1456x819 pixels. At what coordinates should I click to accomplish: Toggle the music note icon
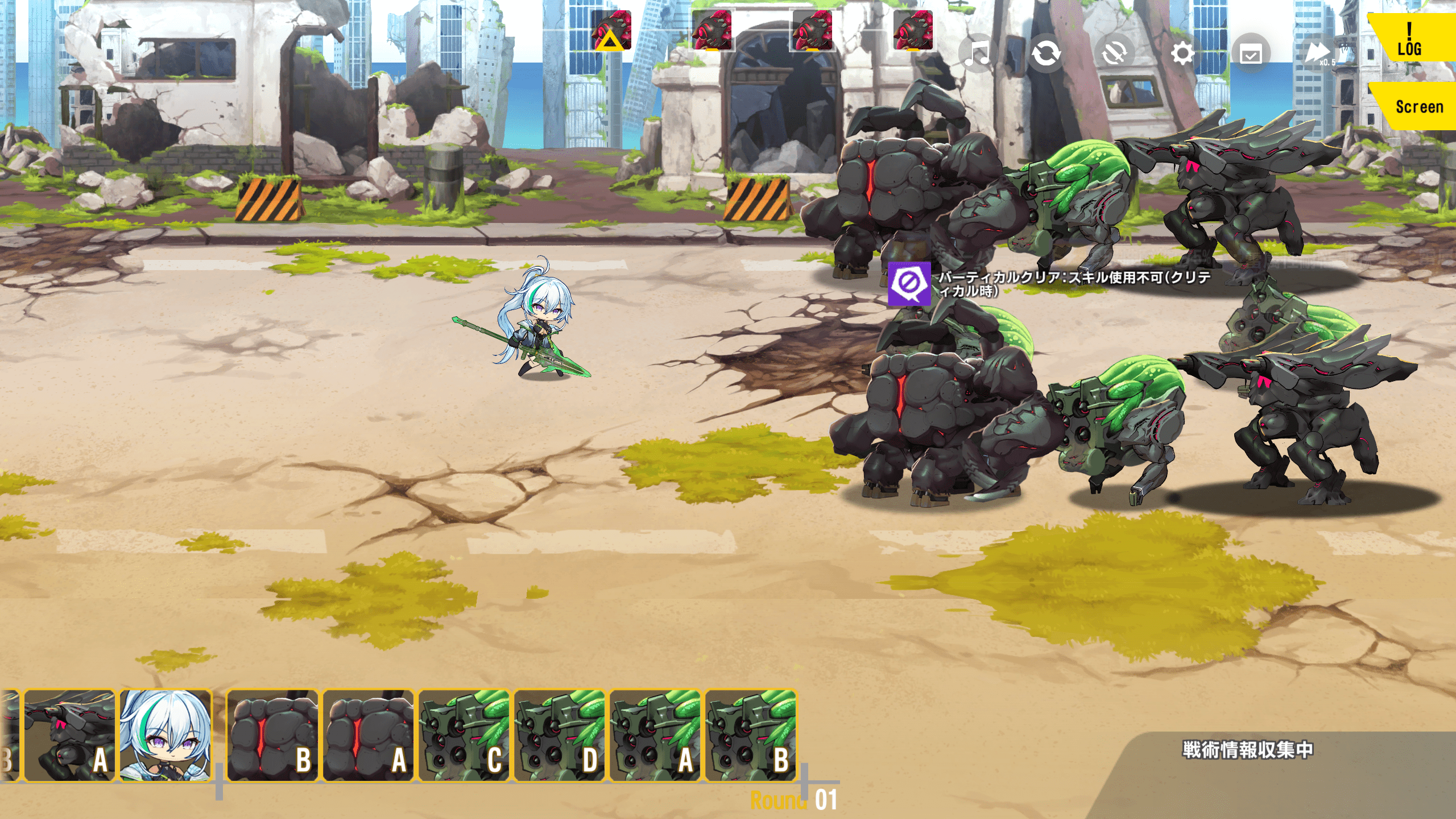[977, 54]
